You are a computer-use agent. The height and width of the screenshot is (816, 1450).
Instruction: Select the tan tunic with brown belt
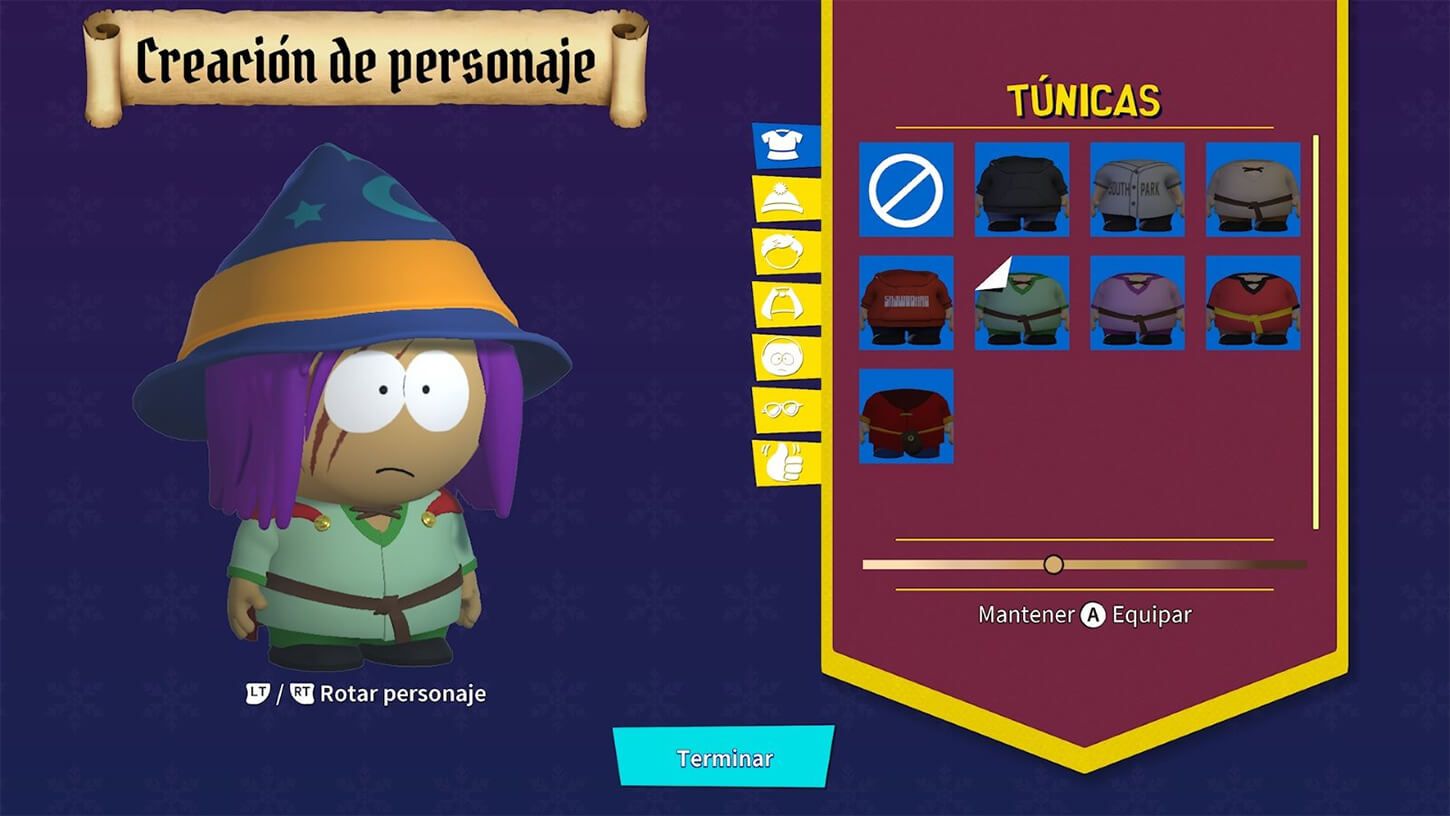point(1252,191)
